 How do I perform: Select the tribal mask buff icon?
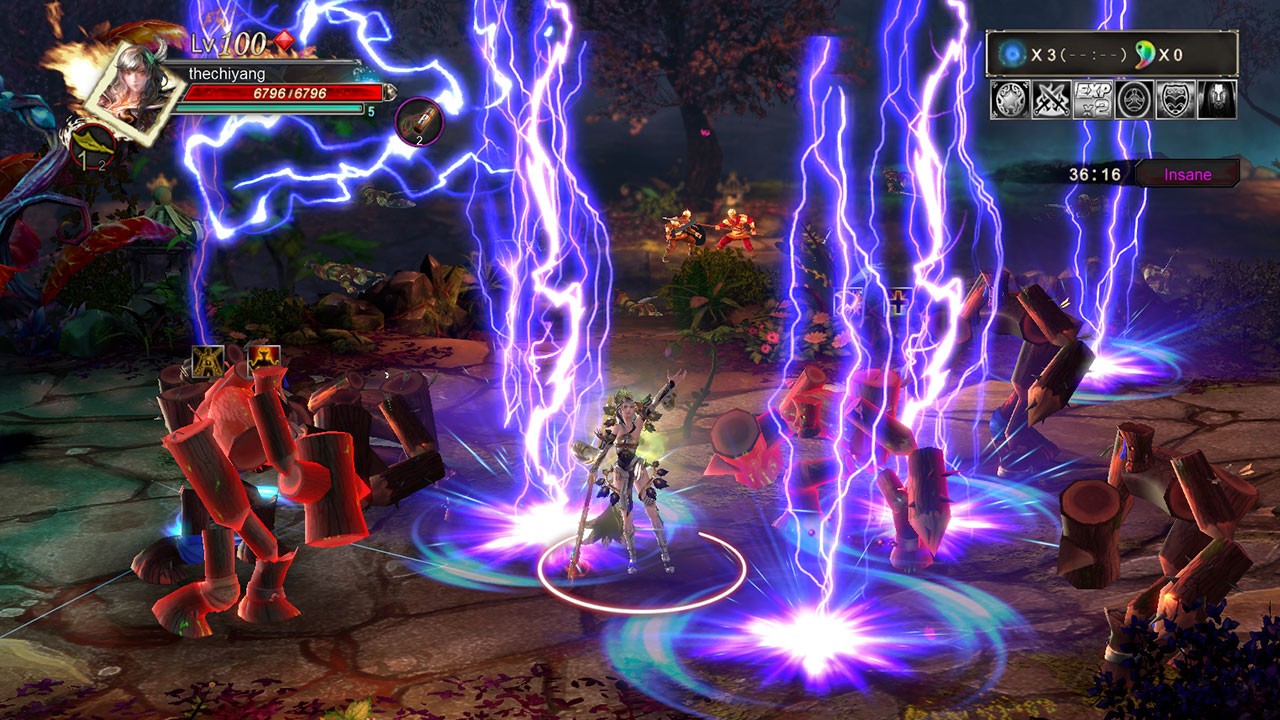[x=1176, y=100]
